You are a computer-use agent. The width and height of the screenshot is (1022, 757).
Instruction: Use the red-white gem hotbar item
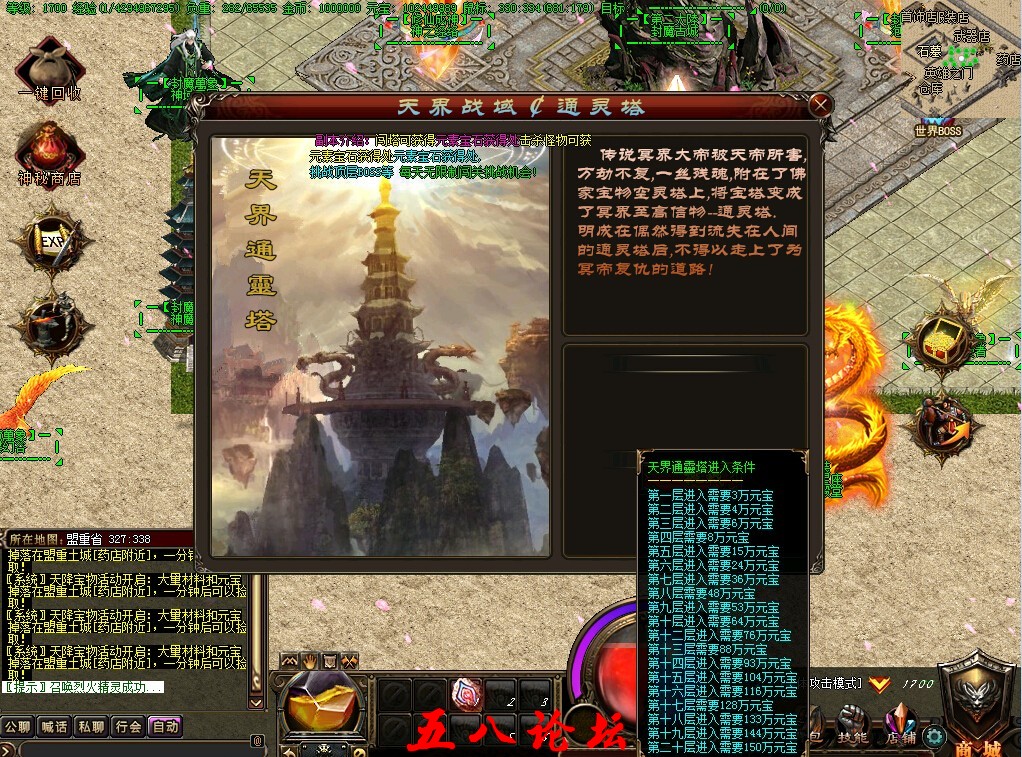pos(466,692)
